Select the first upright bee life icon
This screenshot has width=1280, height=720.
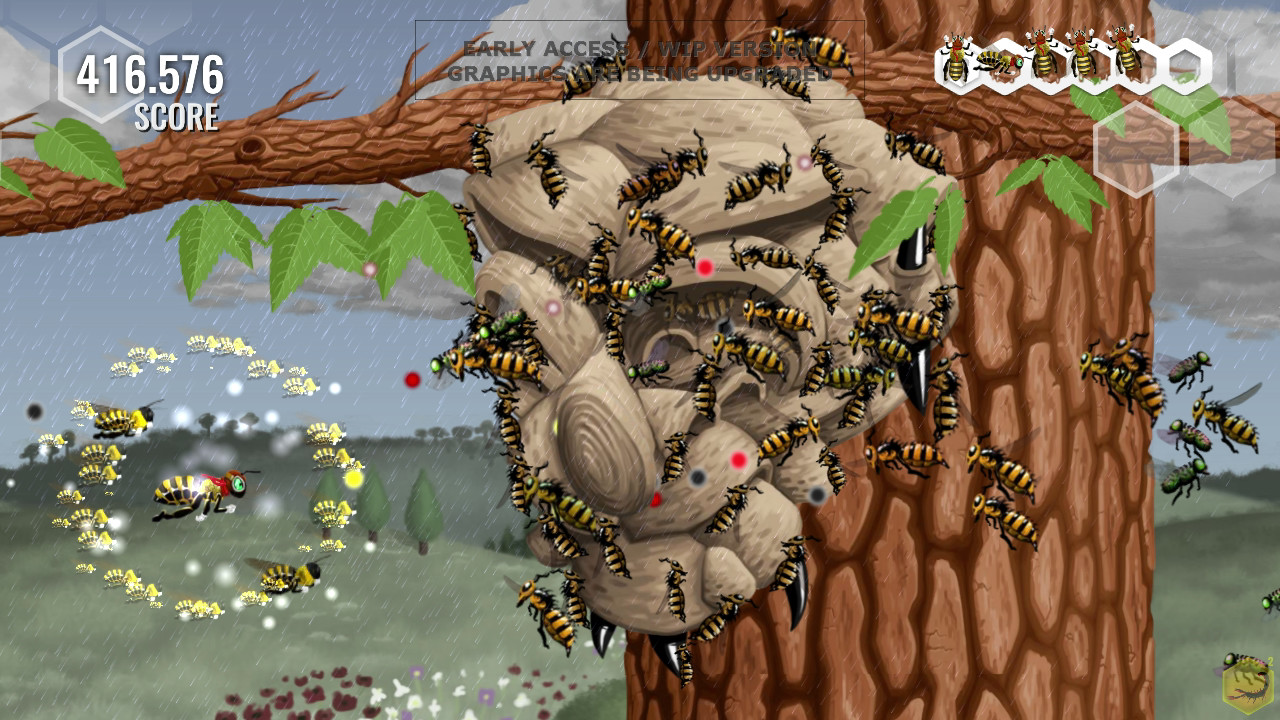tap(955, 58)
